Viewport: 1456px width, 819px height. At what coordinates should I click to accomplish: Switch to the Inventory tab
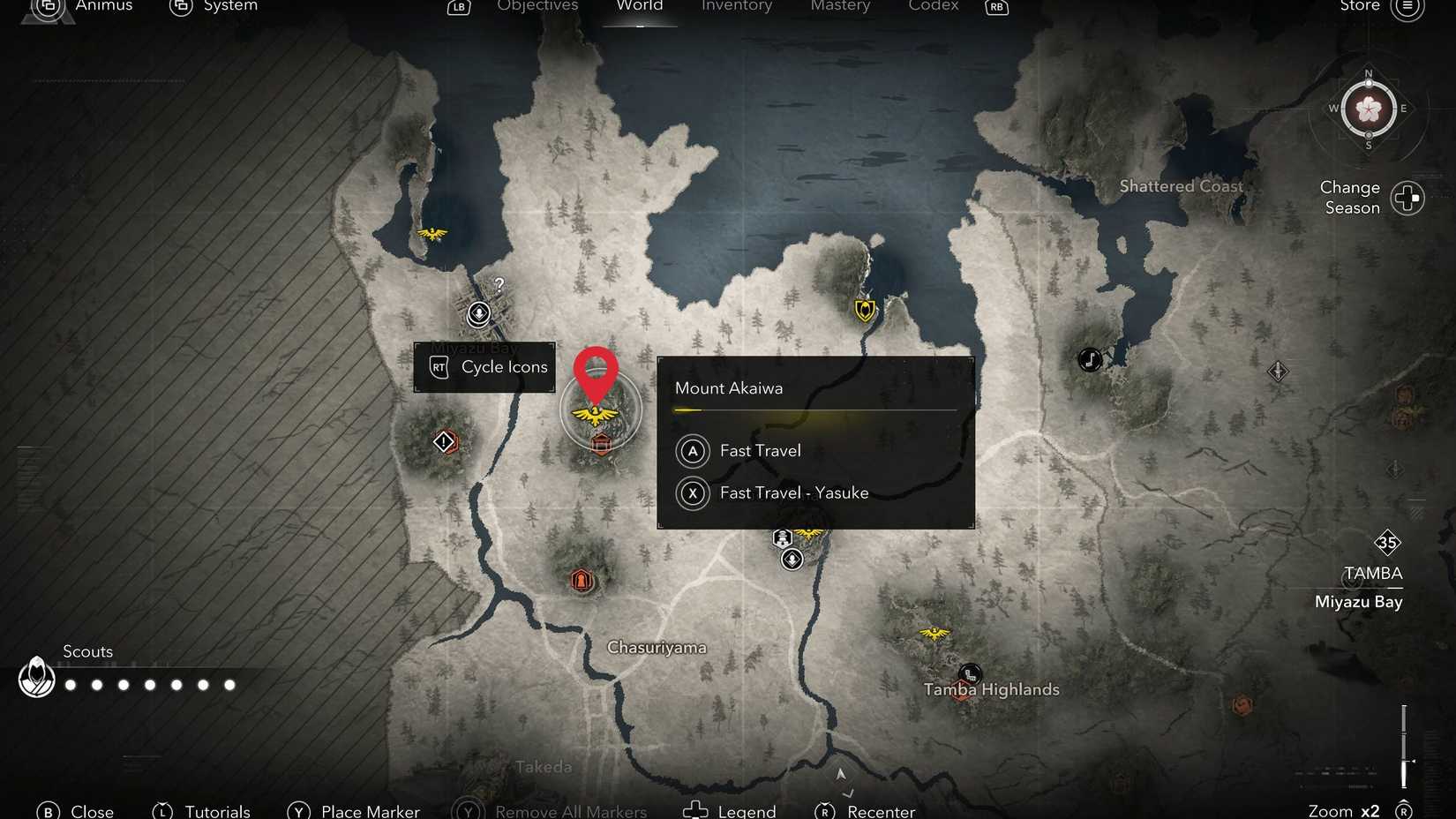point(736,7)
